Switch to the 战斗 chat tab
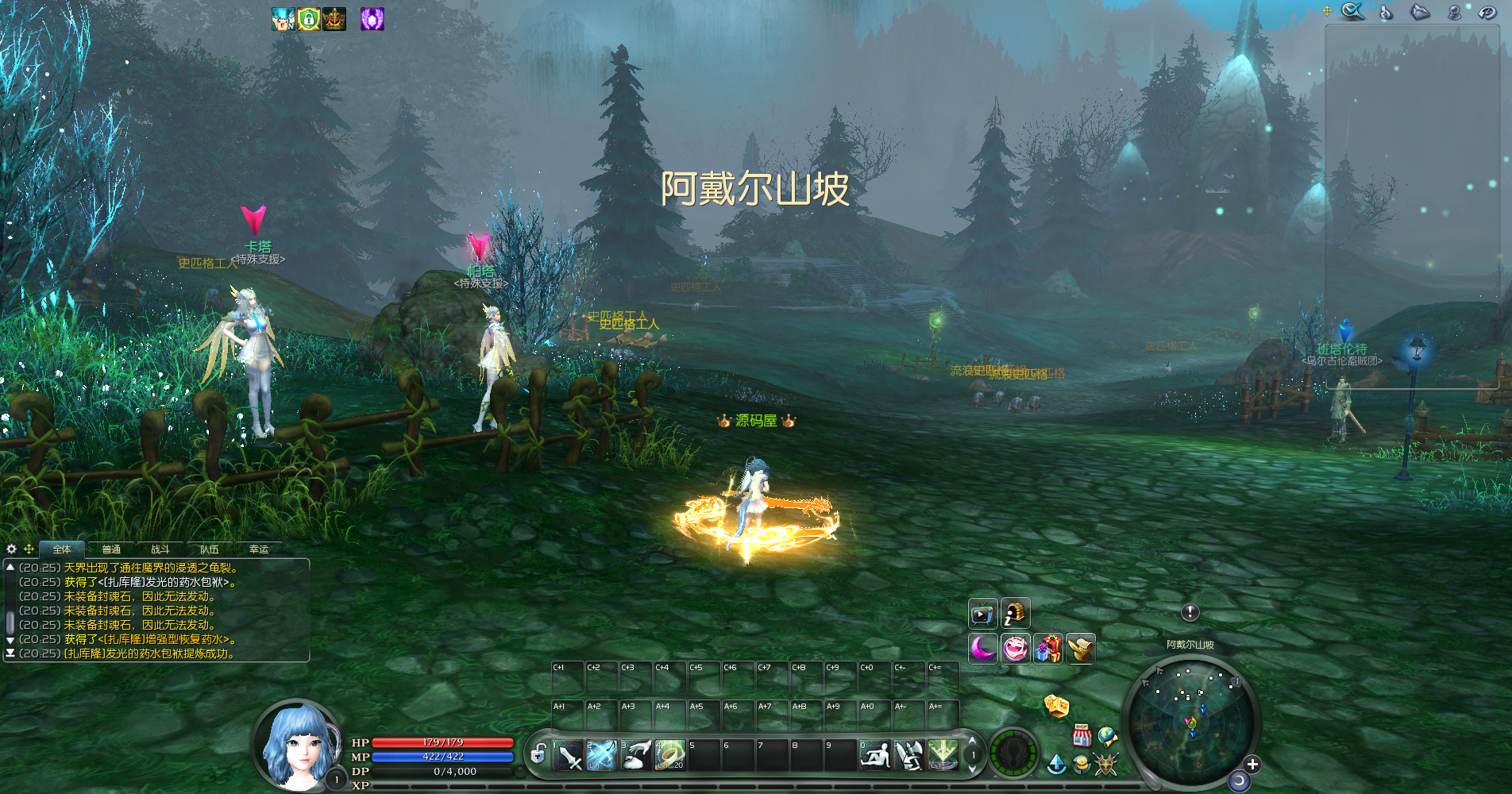 tap(160, 549)
